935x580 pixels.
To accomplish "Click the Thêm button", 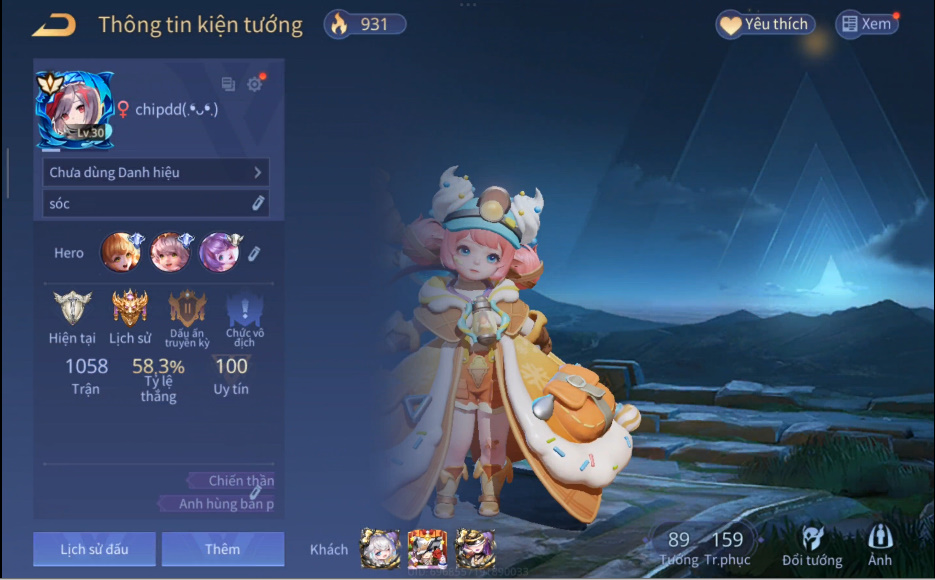I will 222,549.
